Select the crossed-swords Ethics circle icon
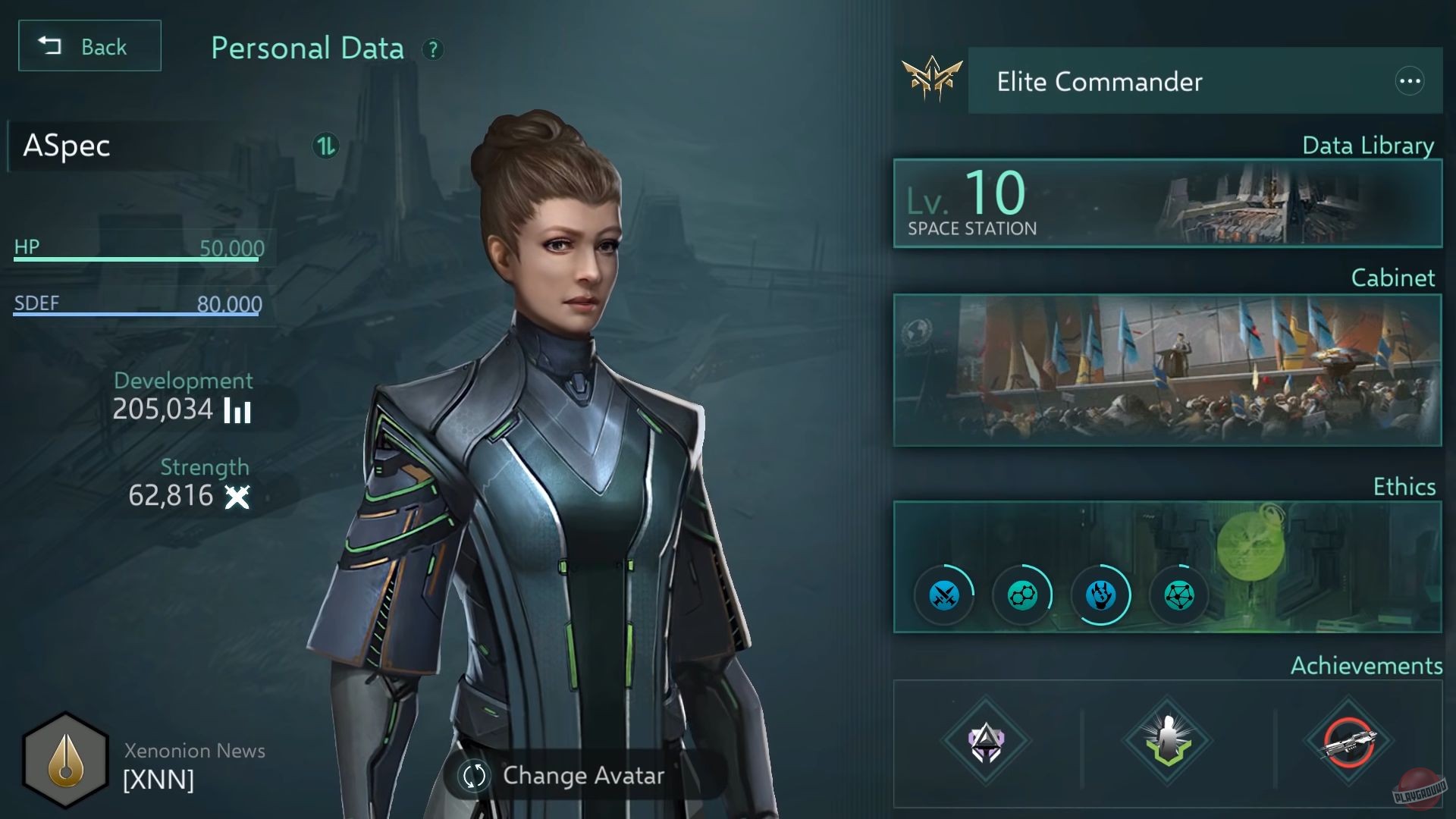Image resolution: width=1456 pixels, height=819 pixels. click(x=943, y=595)
